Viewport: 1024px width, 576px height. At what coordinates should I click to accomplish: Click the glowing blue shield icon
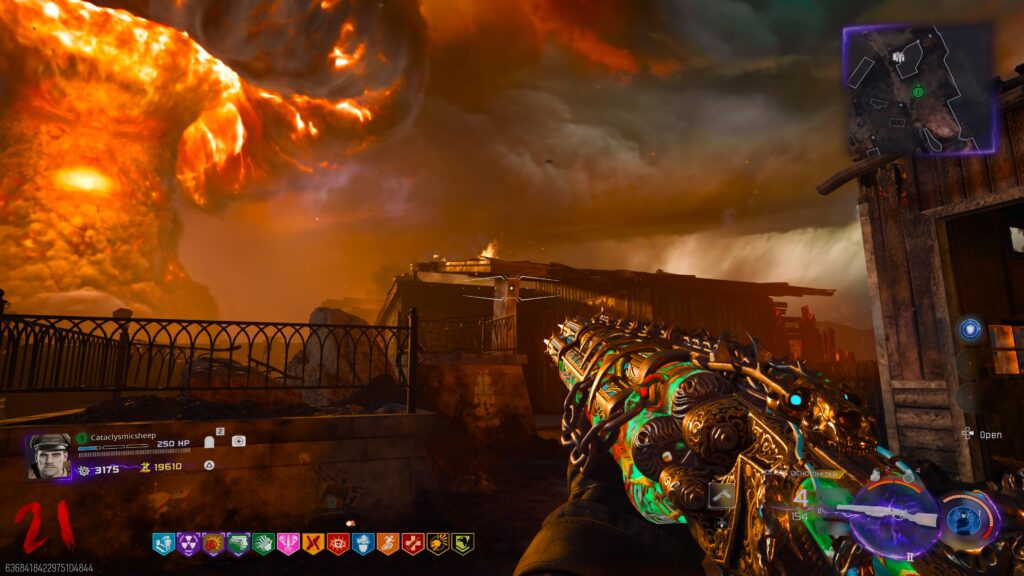(x=968, y=329)
